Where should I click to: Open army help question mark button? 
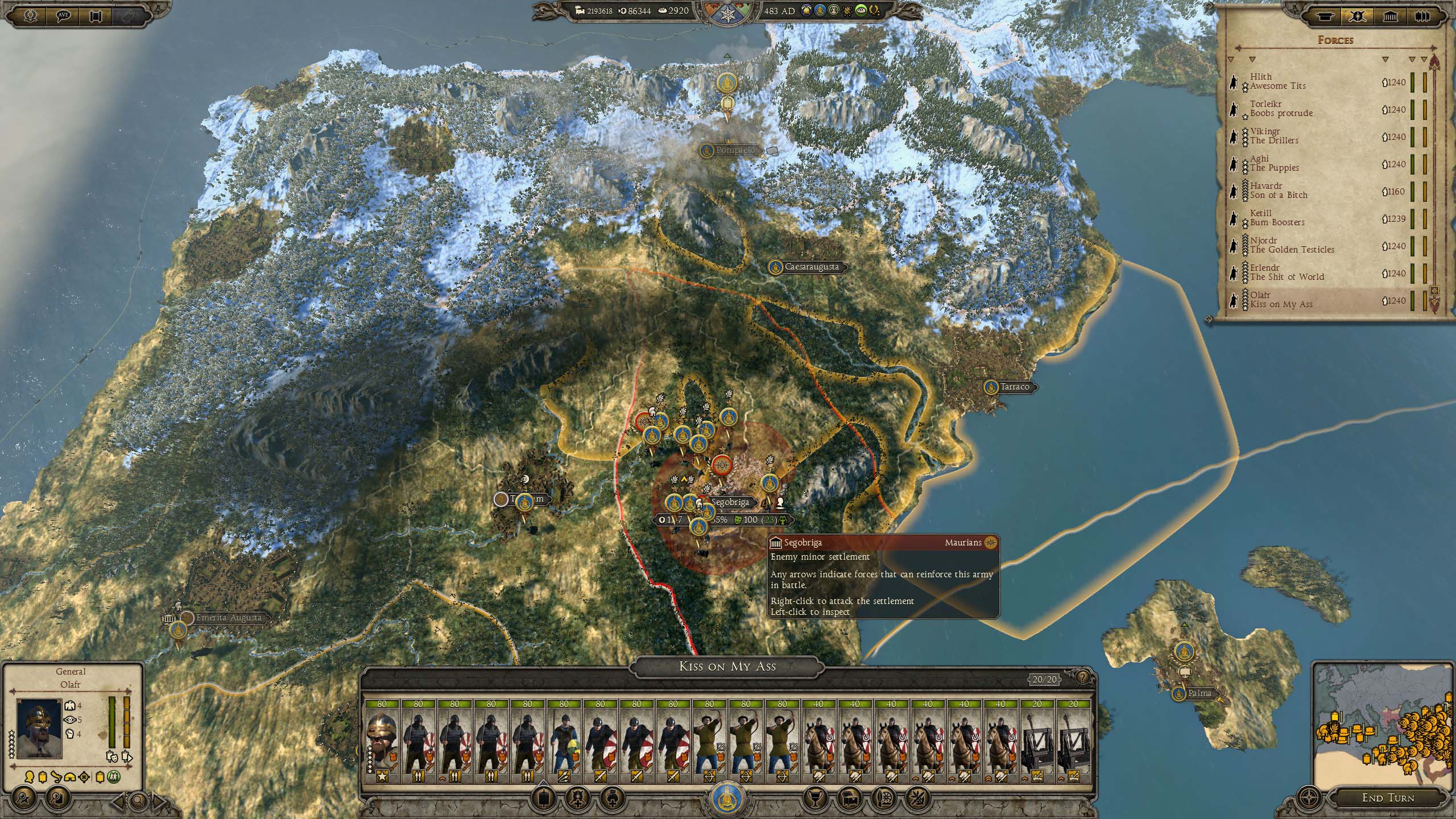coord(1082,677)
